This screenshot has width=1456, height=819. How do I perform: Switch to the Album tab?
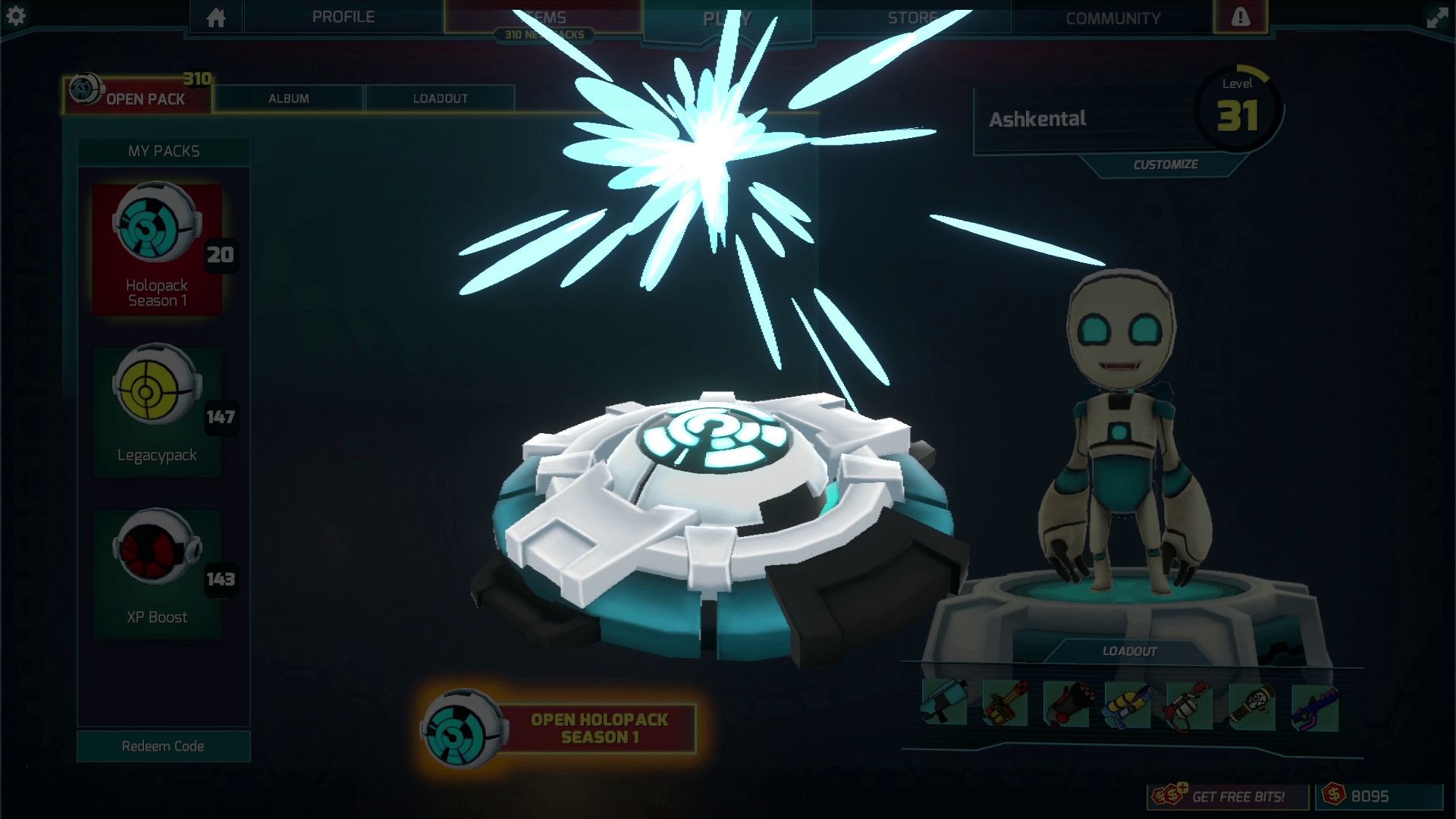tap(288, 98)
